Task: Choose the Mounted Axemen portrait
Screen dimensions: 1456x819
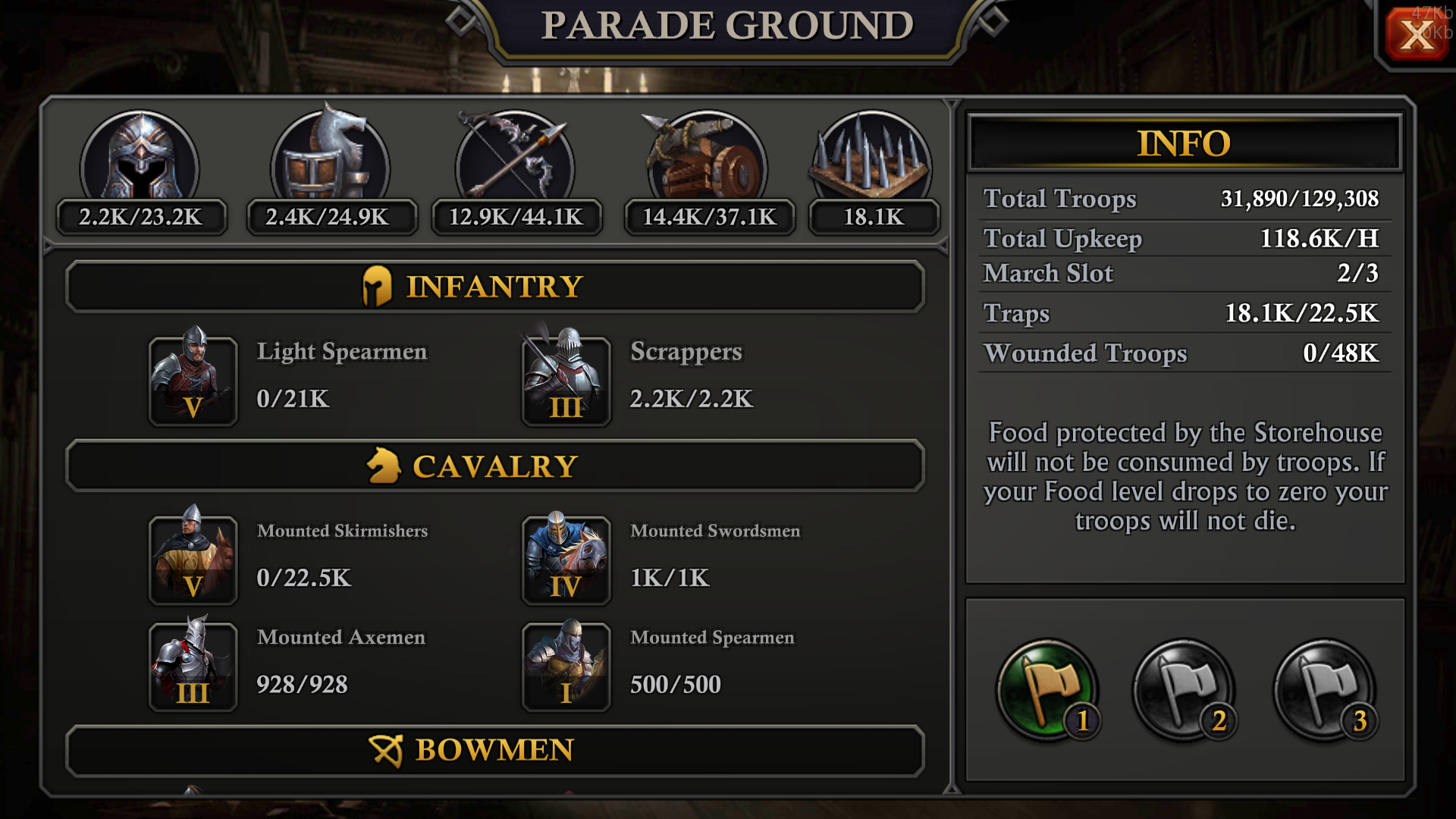Action: pos(193,667)
